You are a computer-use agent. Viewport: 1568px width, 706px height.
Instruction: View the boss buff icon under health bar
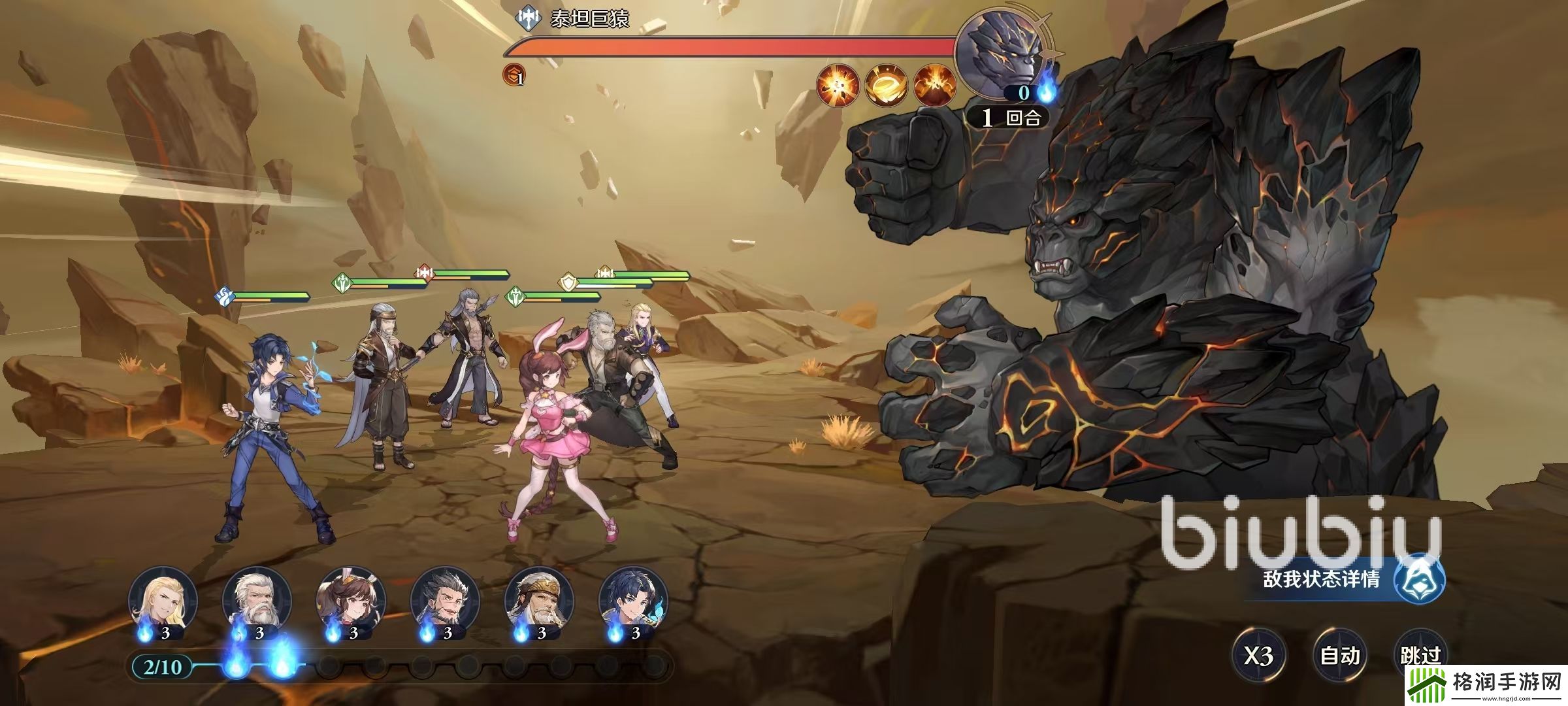pos(514,76)
